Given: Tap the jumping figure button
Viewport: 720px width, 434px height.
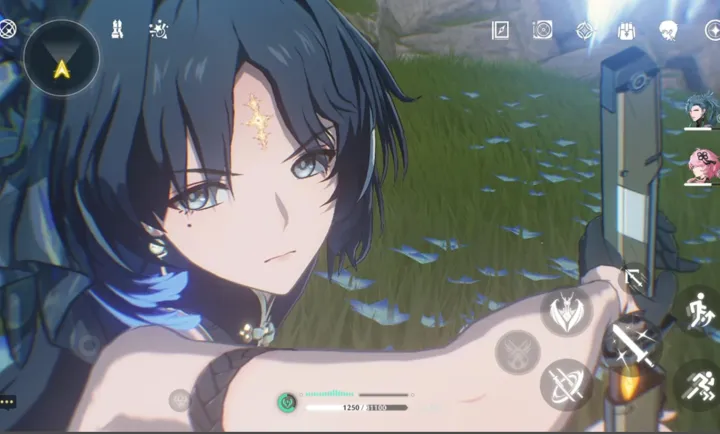Looking at the screenshot, I should tap(697, 309).
